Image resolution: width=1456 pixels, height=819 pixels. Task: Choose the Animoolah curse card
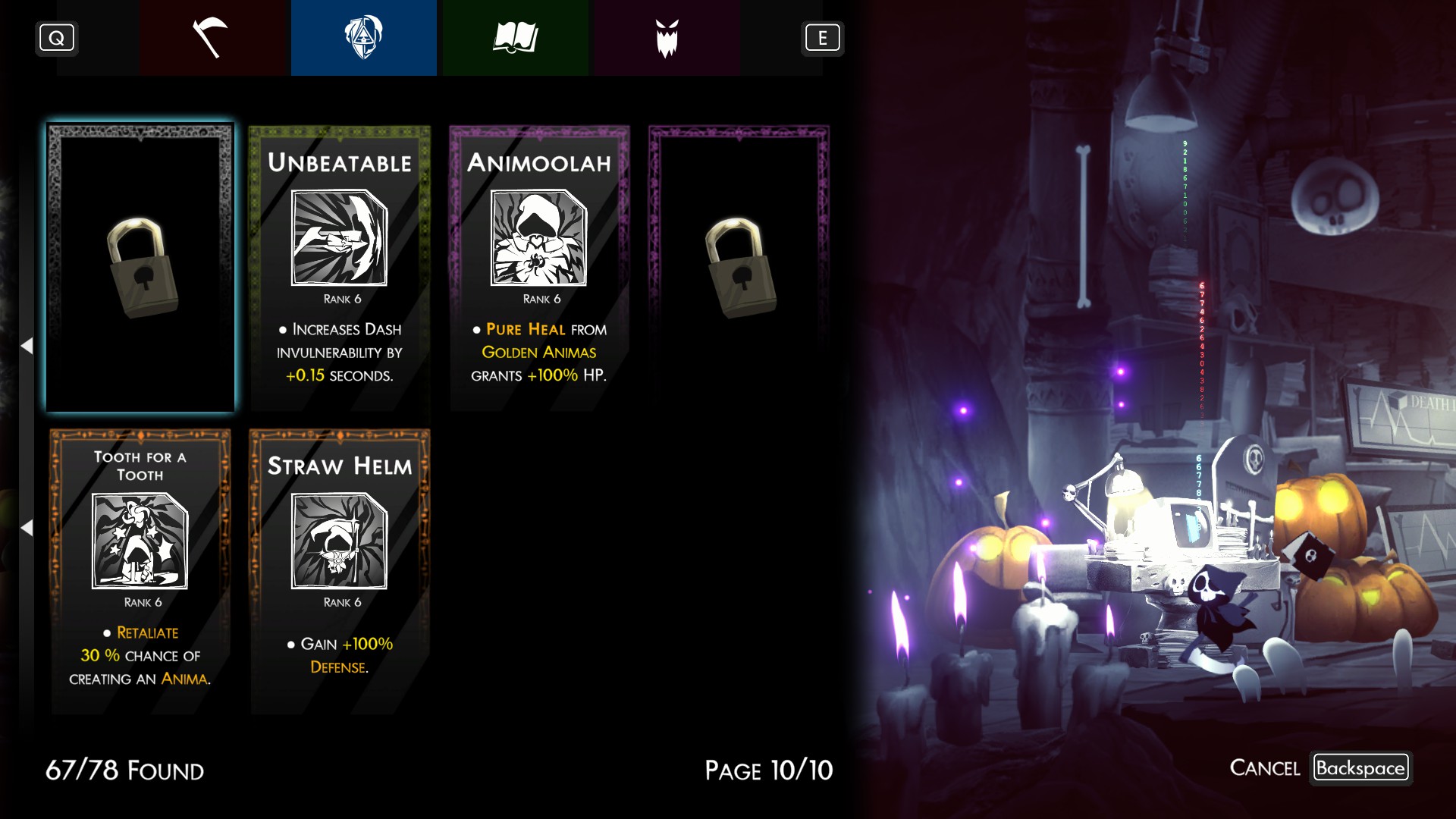click(539, 268)
